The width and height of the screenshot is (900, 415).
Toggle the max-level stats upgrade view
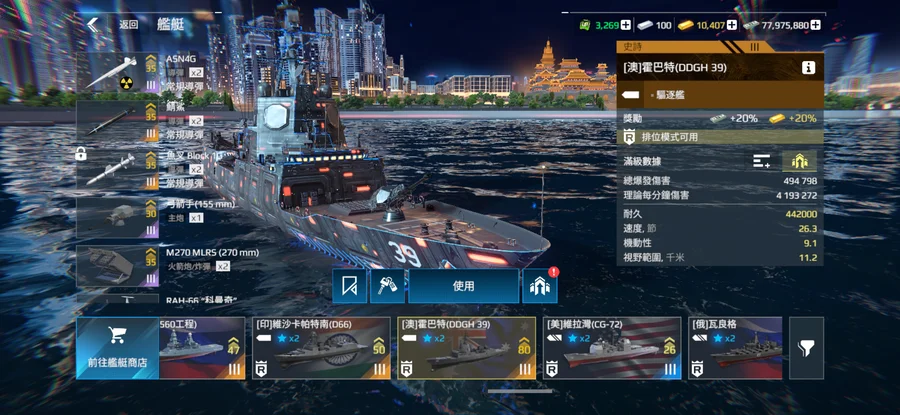[x=800, y=161]
